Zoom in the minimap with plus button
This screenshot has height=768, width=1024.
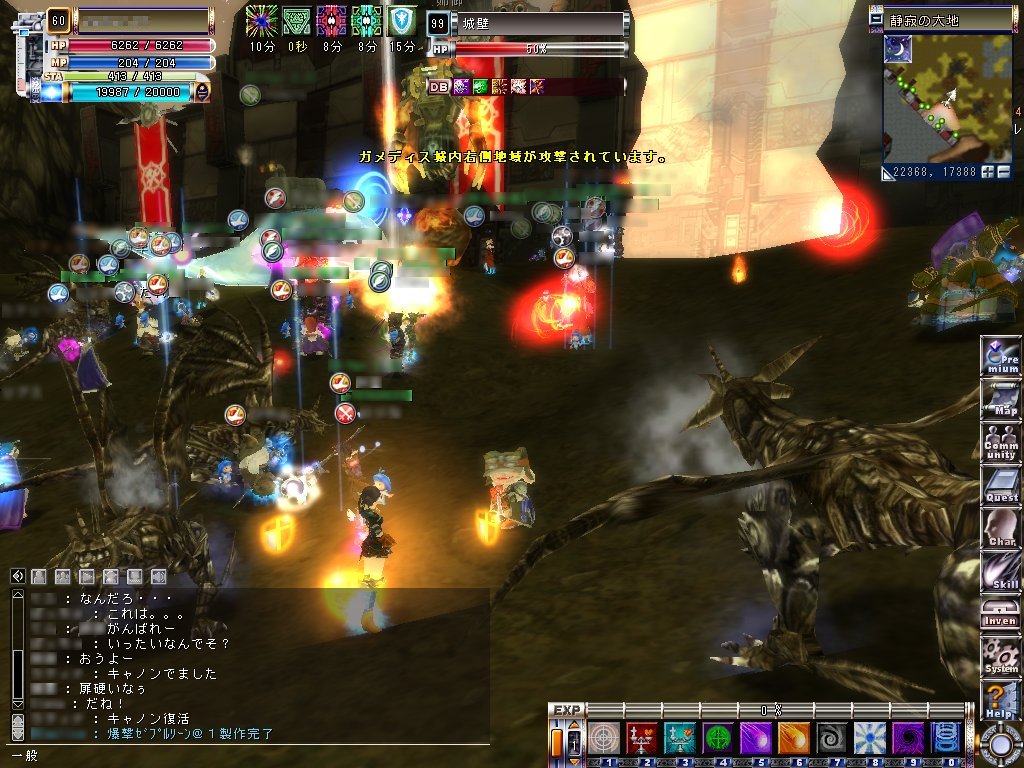point(988,172)
